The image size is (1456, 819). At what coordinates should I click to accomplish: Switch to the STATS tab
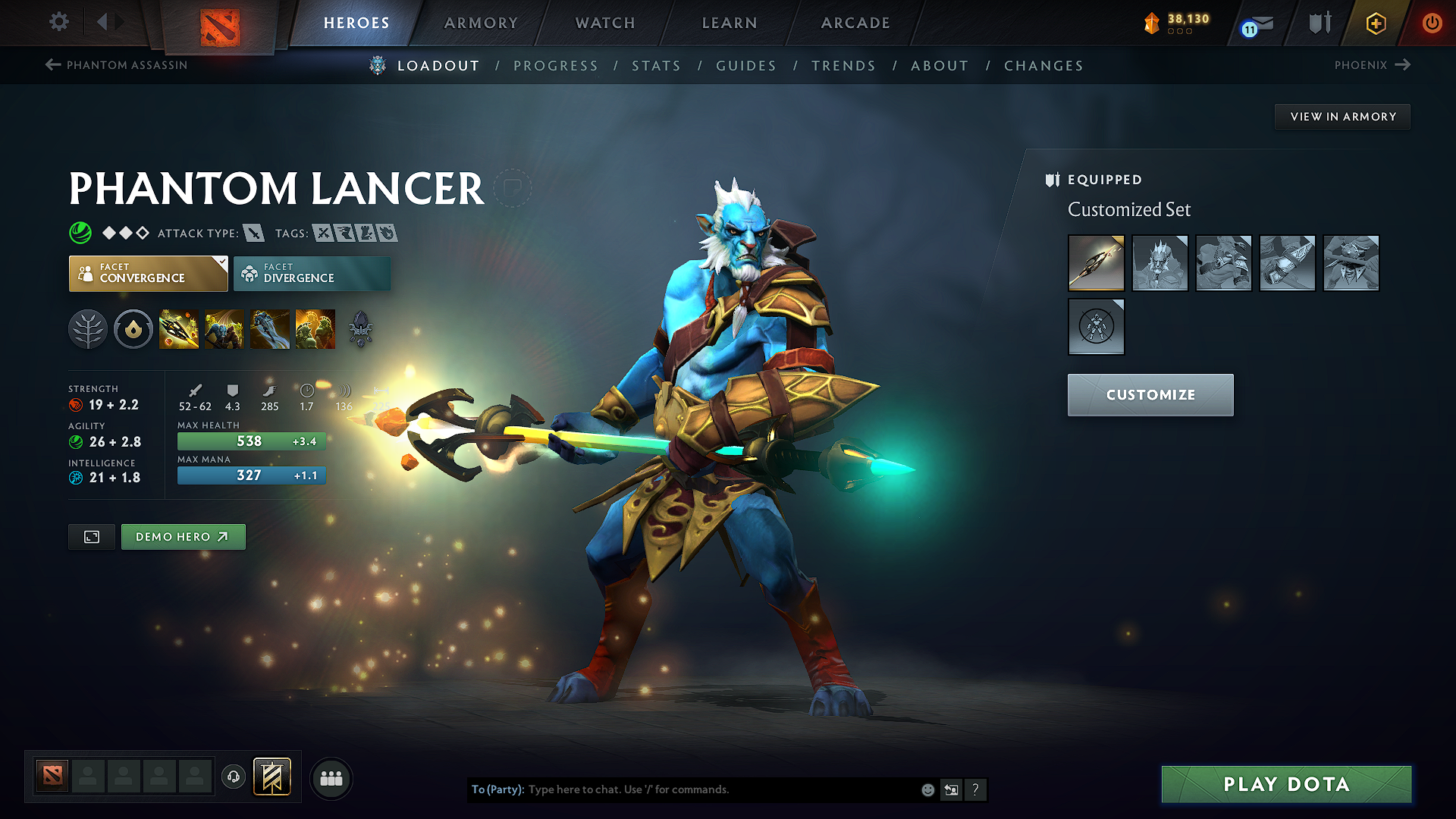click(657, 66)
